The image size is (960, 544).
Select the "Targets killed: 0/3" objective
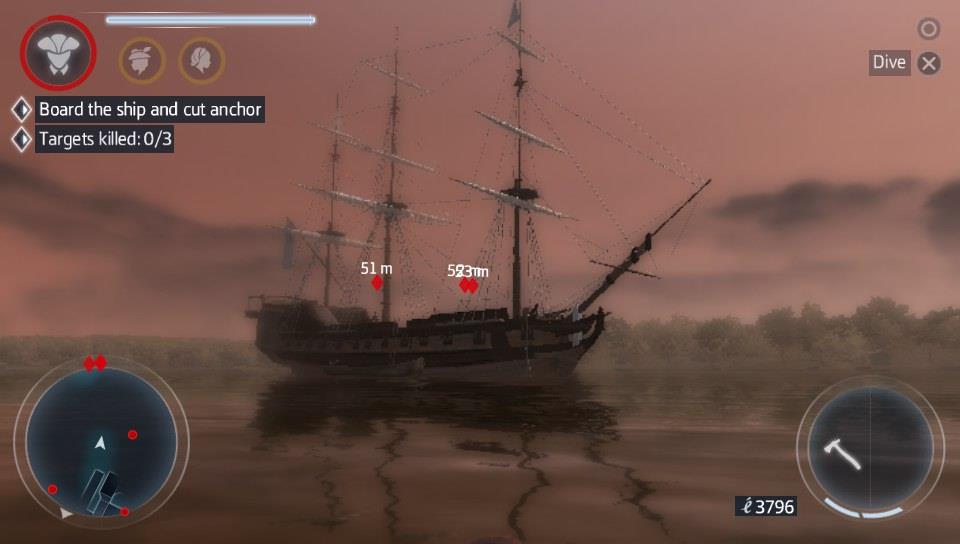tap(105, 139)
